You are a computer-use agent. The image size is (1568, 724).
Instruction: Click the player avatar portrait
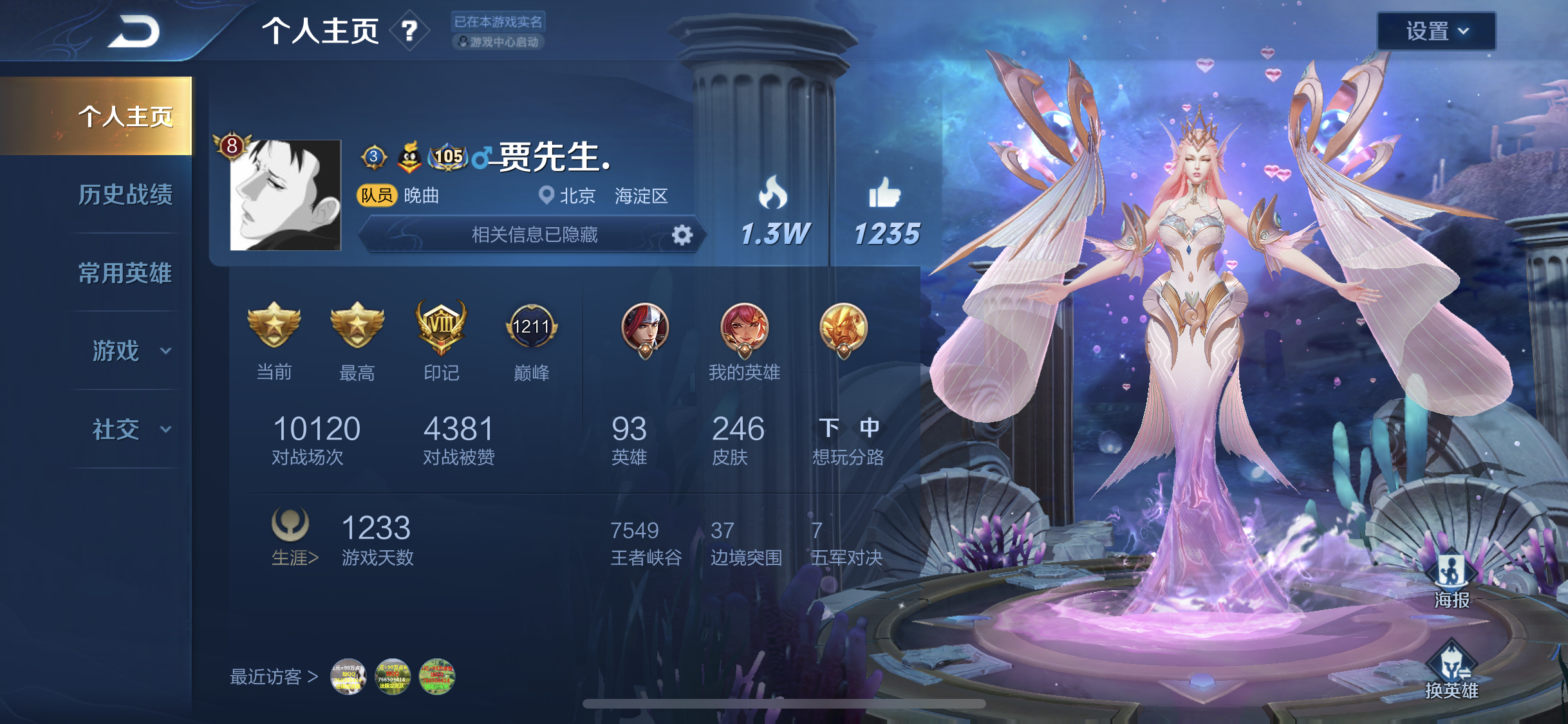point(285,194)
